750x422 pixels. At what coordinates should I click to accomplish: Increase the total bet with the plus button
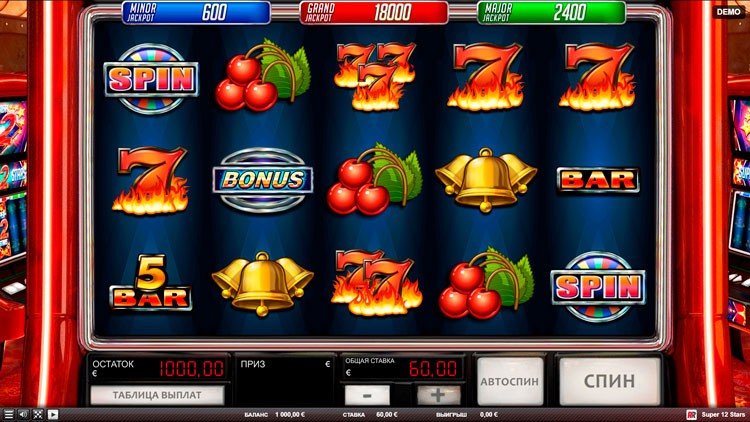[438, 395]
